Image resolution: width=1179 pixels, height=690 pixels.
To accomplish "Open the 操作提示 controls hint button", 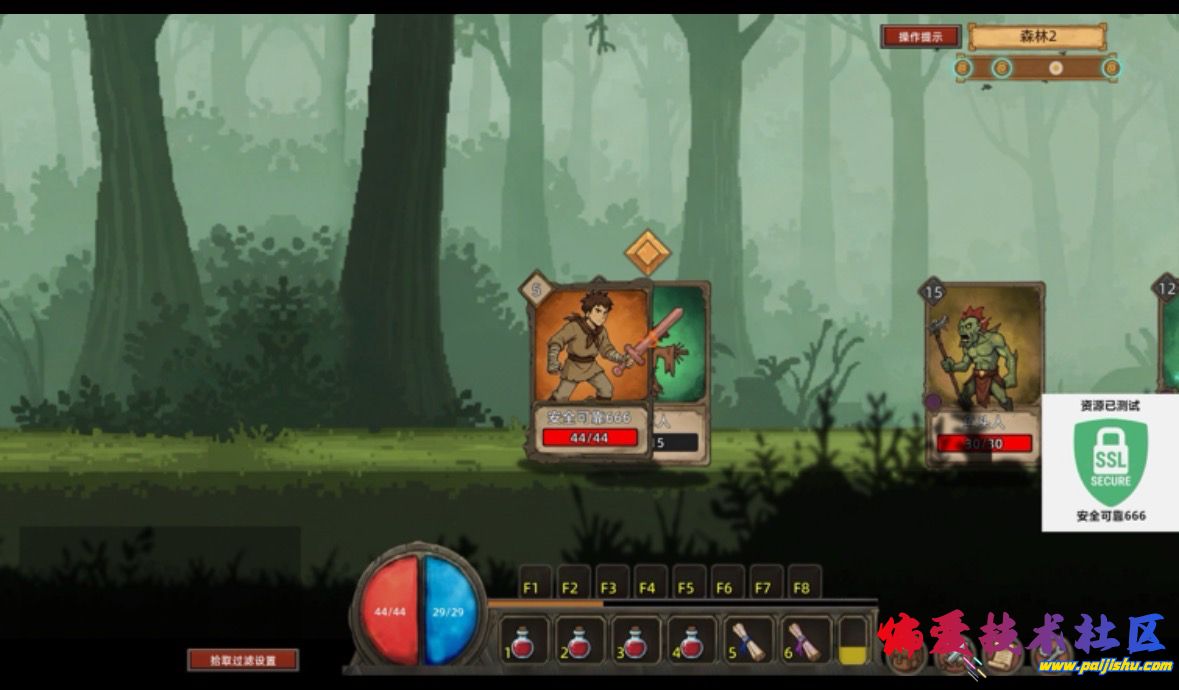I will [921, 37].
